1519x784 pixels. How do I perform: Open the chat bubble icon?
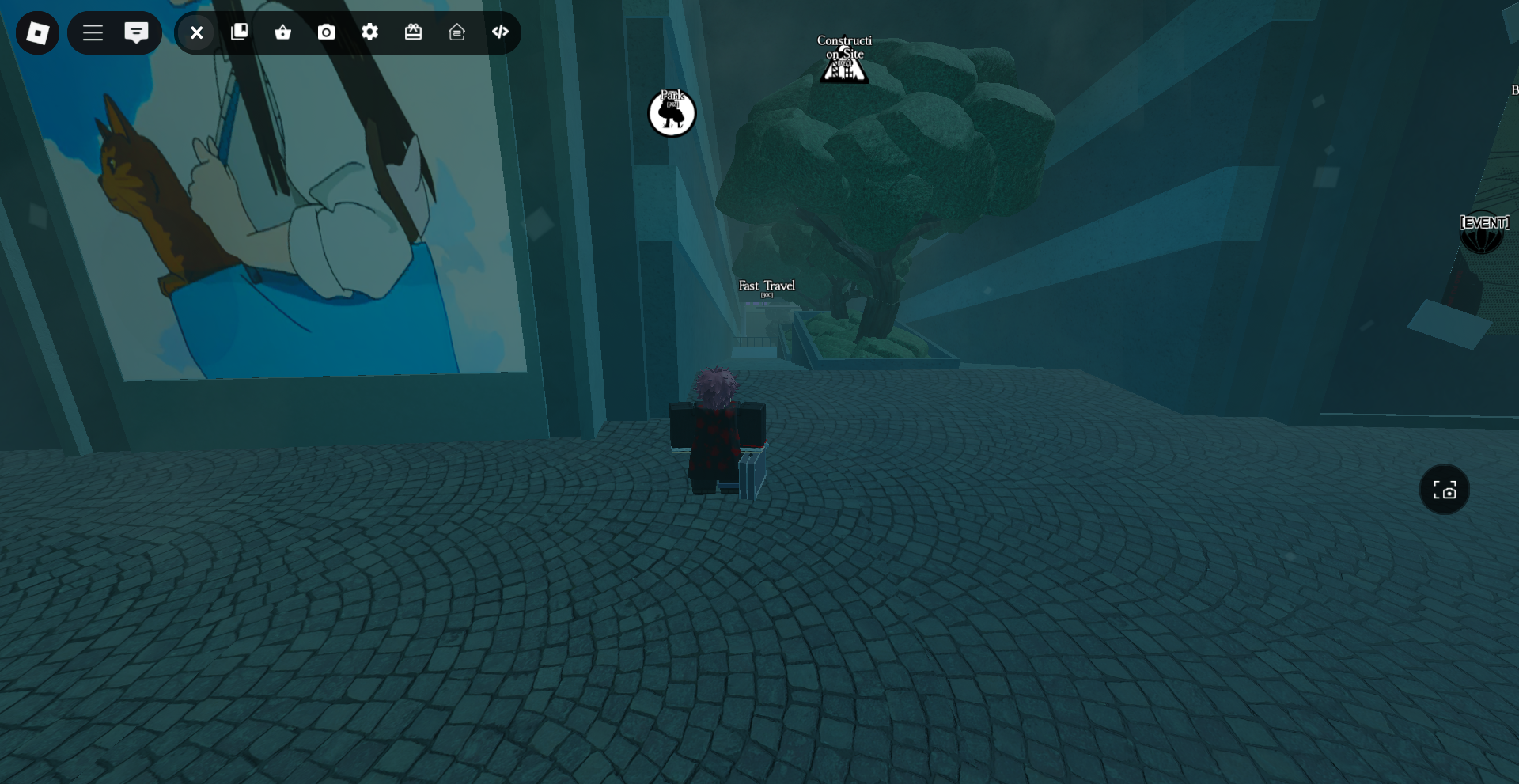[x=137, y=32]
